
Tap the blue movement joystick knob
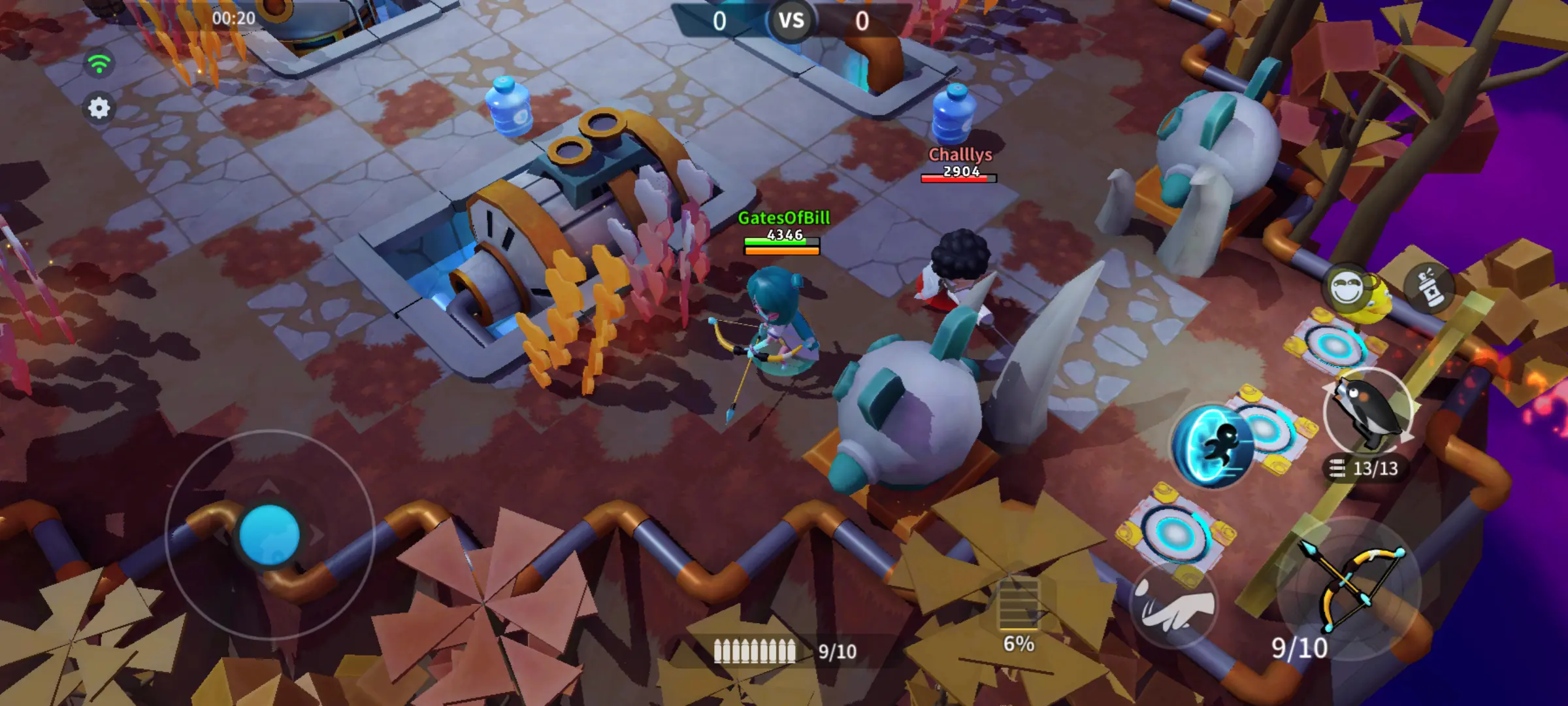(x=269, y=534)
